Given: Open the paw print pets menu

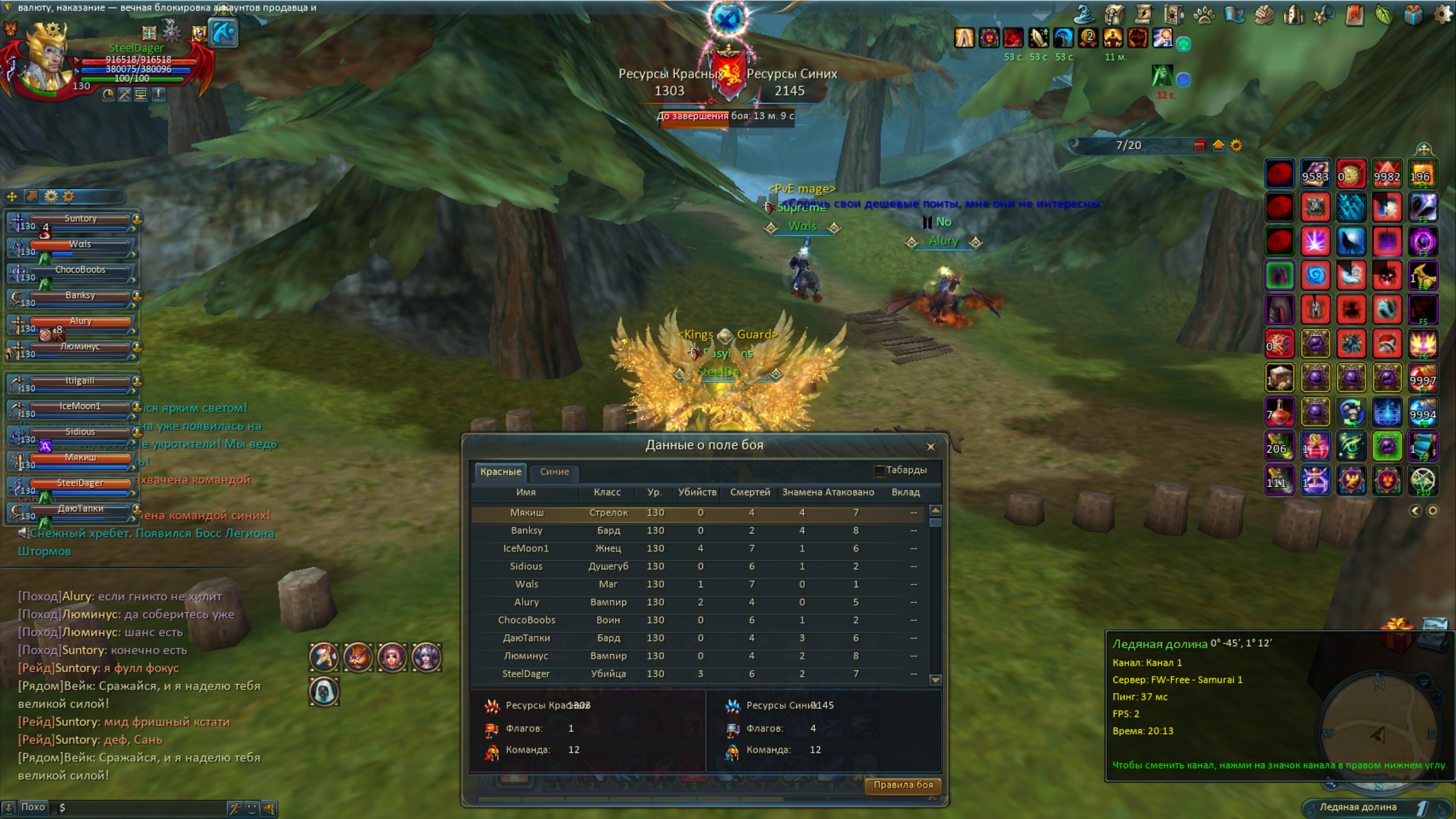Looking at the screenshot, I should click(x=1203, y=15).
